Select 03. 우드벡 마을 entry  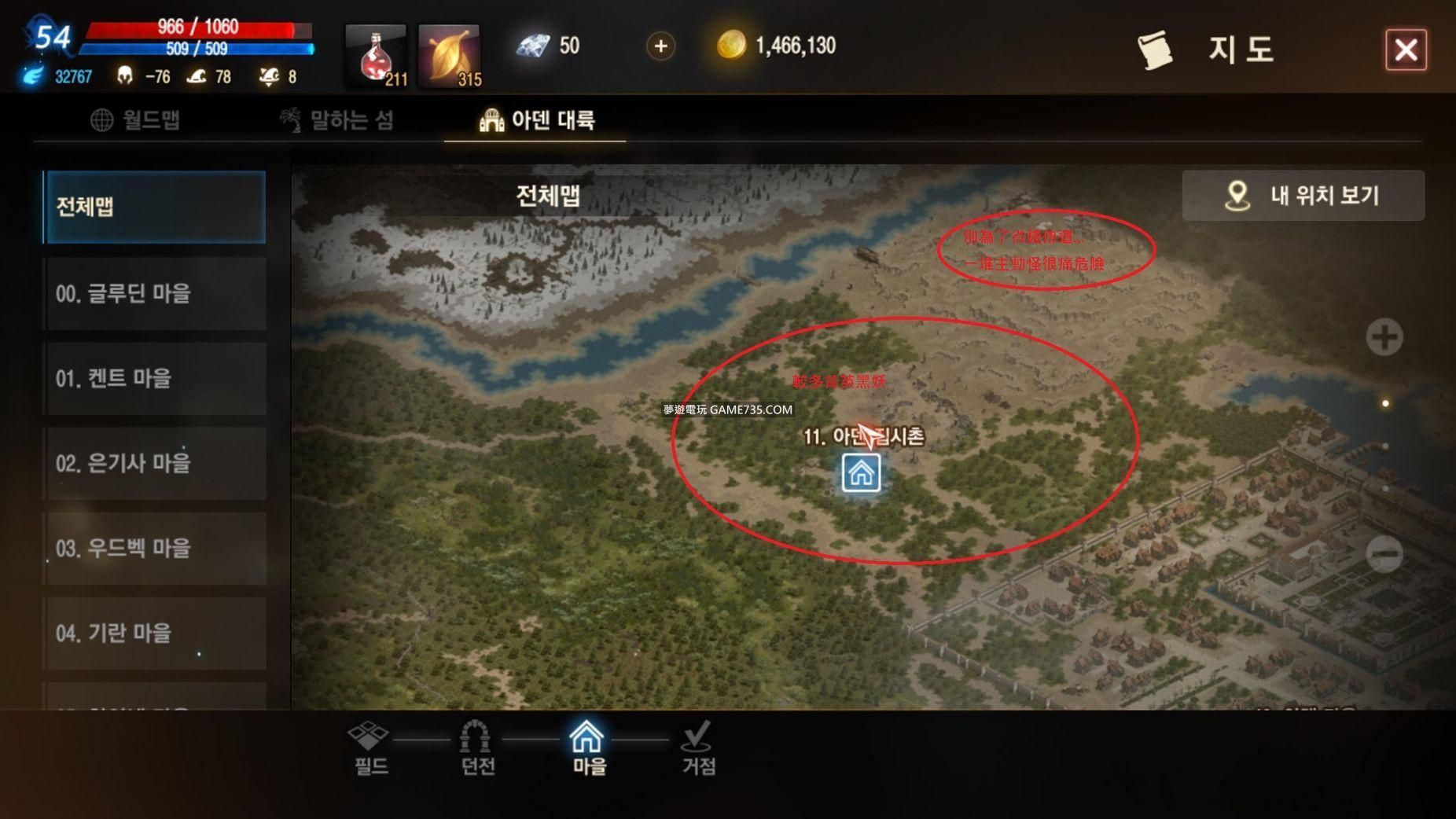[x=154, y=548]
